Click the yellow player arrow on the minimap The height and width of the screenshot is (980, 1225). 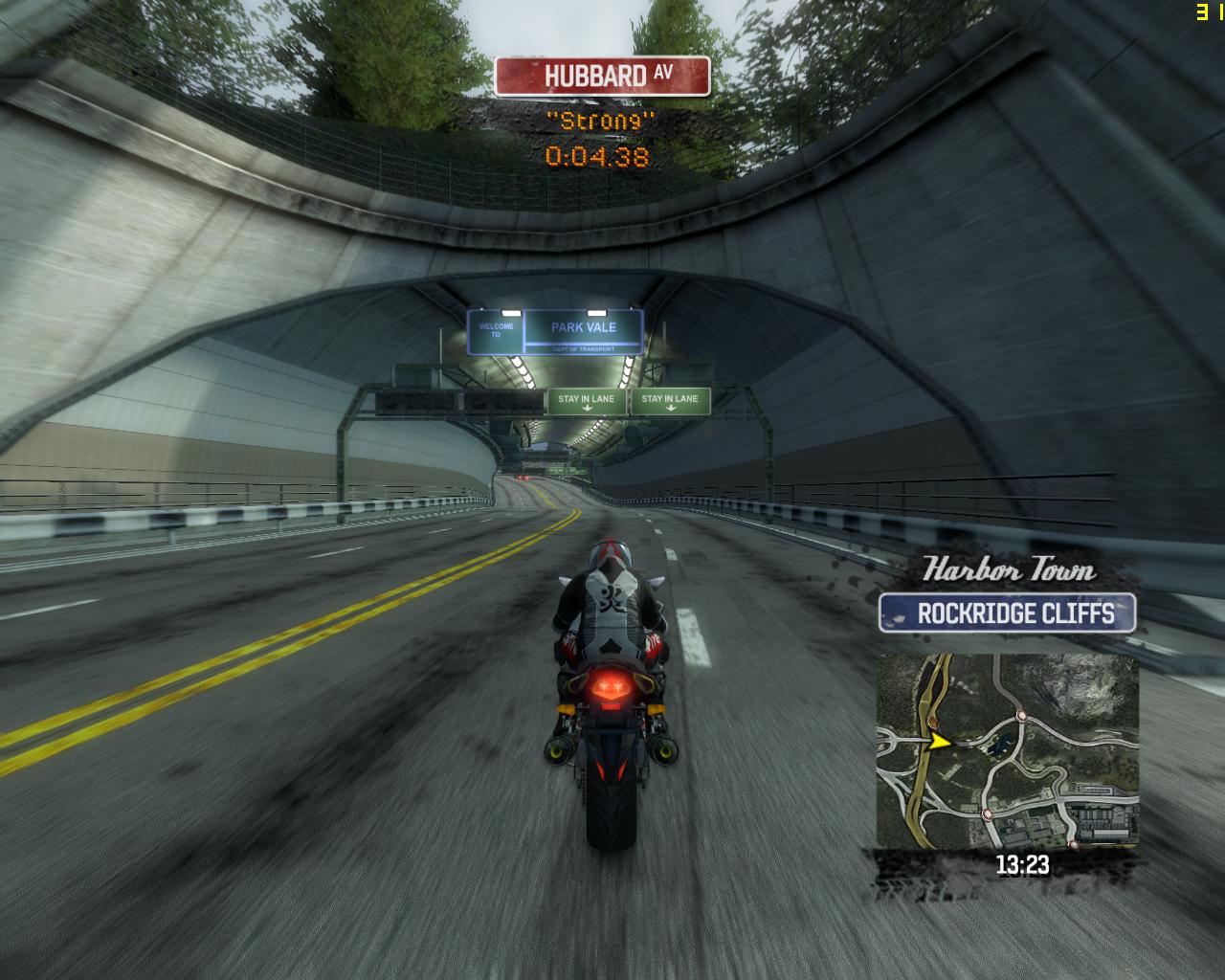(x=940, y=742)
